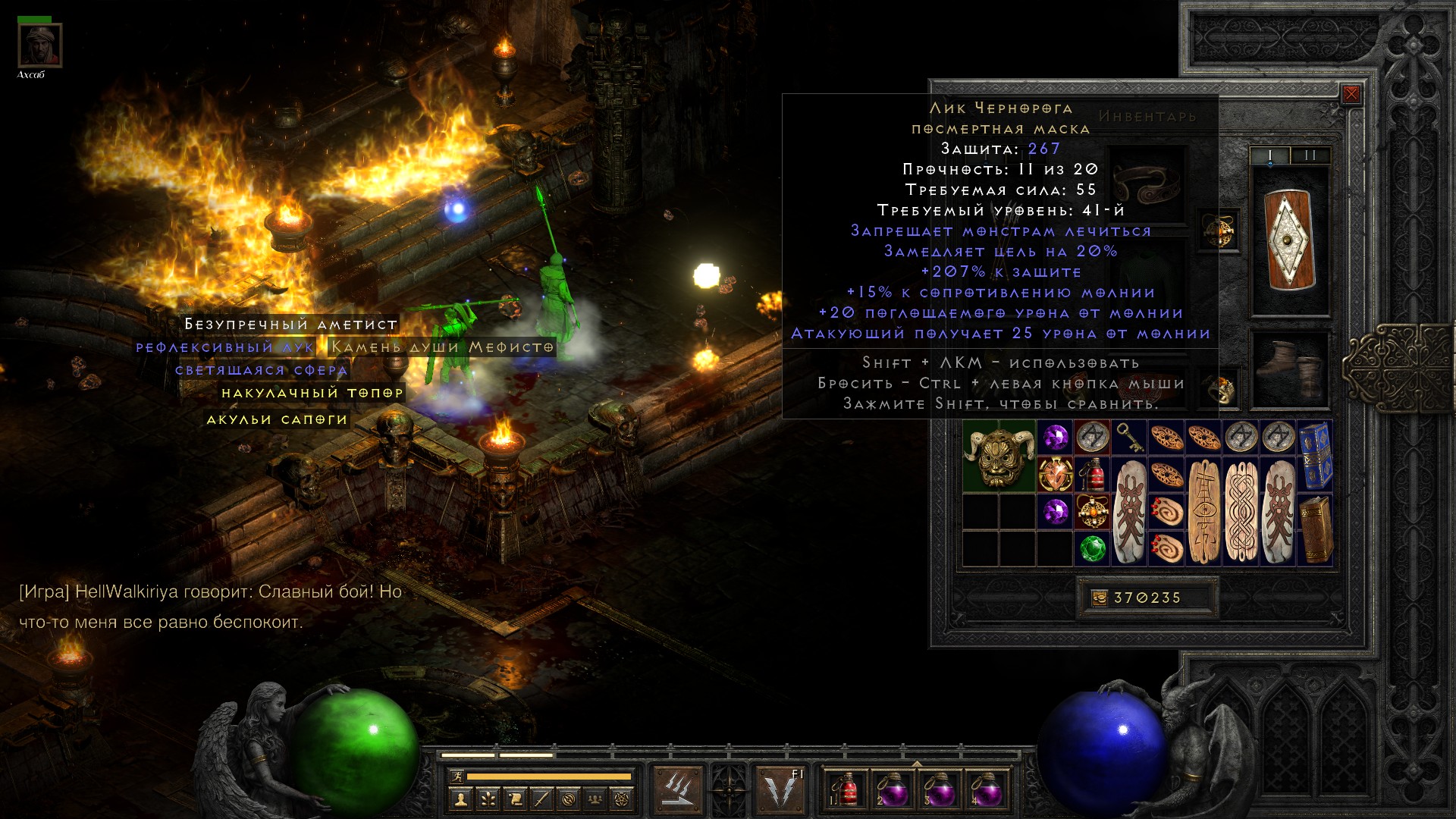
Task: Click the Ахаб mercenary portrait
Action: [39, 46]
